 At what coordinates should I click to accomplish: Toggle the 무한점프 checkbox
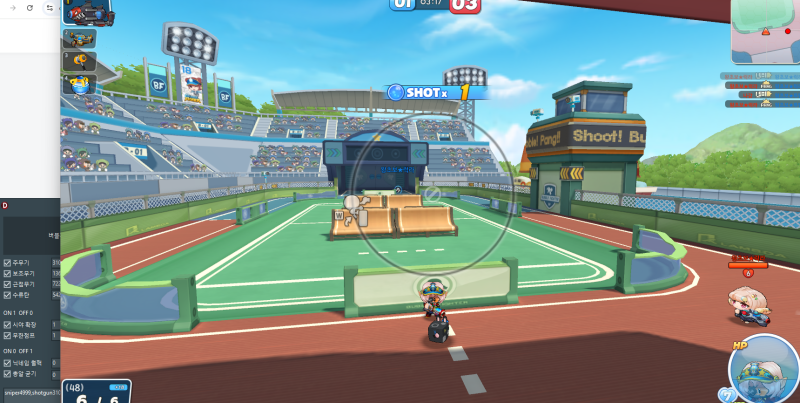(x=7, y=336)
